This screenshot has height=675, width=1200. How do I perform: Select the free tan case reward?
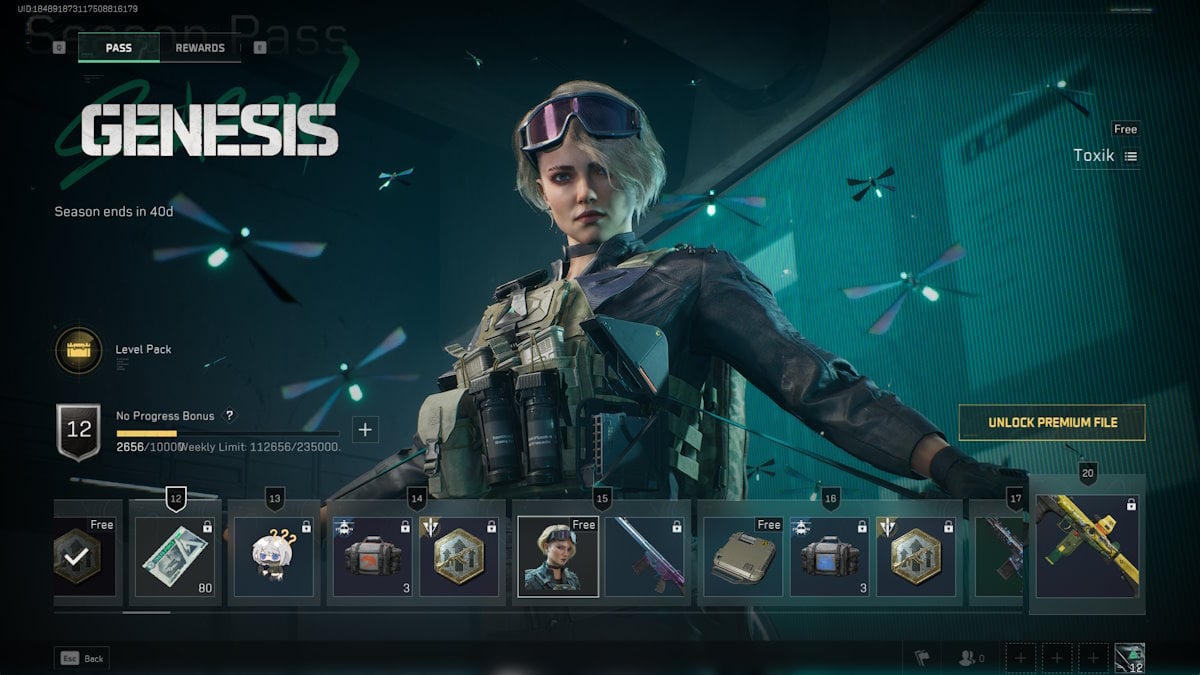741,556
